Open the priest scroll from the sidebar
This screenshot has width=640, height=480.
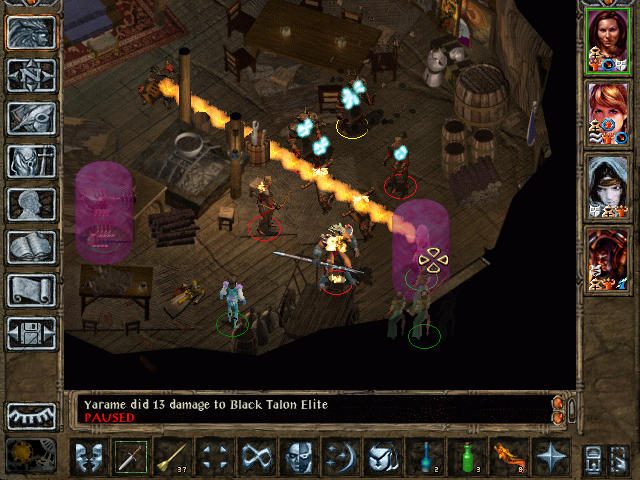point(32,290)
